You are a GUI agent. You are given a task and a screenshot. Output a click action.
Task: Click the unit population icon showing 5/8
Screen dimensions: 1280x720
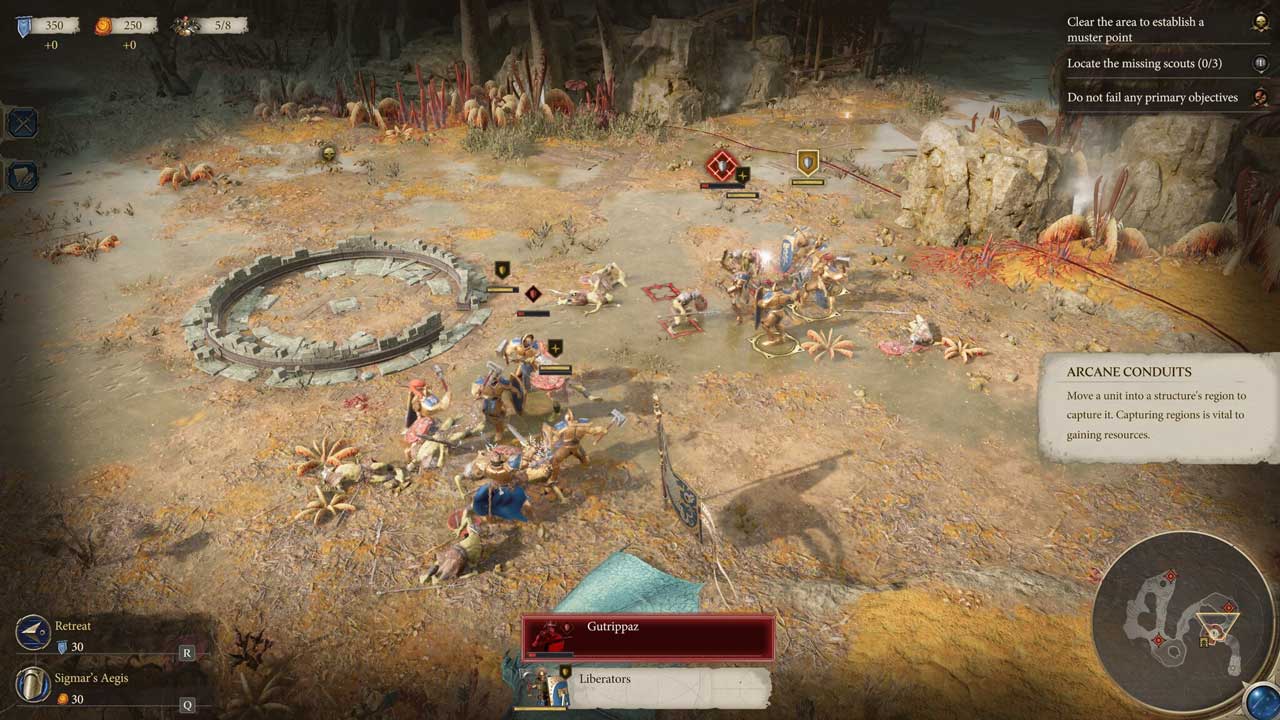186,26
